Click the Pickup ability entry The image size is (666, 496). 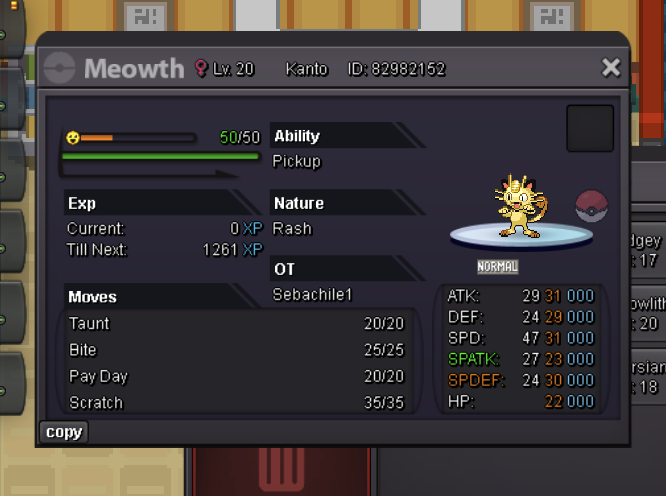tap(297, 161)
